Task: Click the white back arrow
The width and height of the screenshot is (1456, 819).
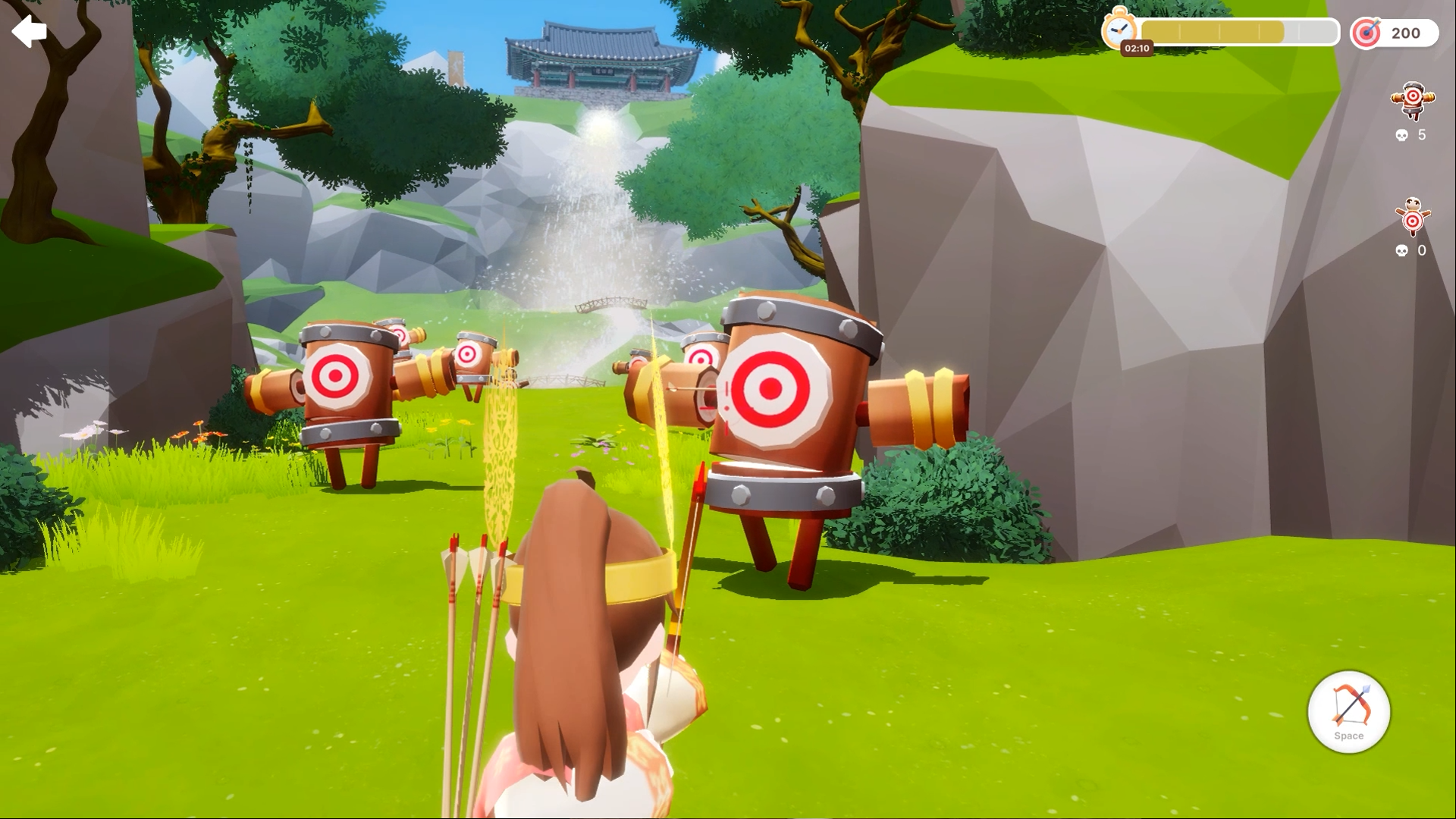Action: coord(30,32)
